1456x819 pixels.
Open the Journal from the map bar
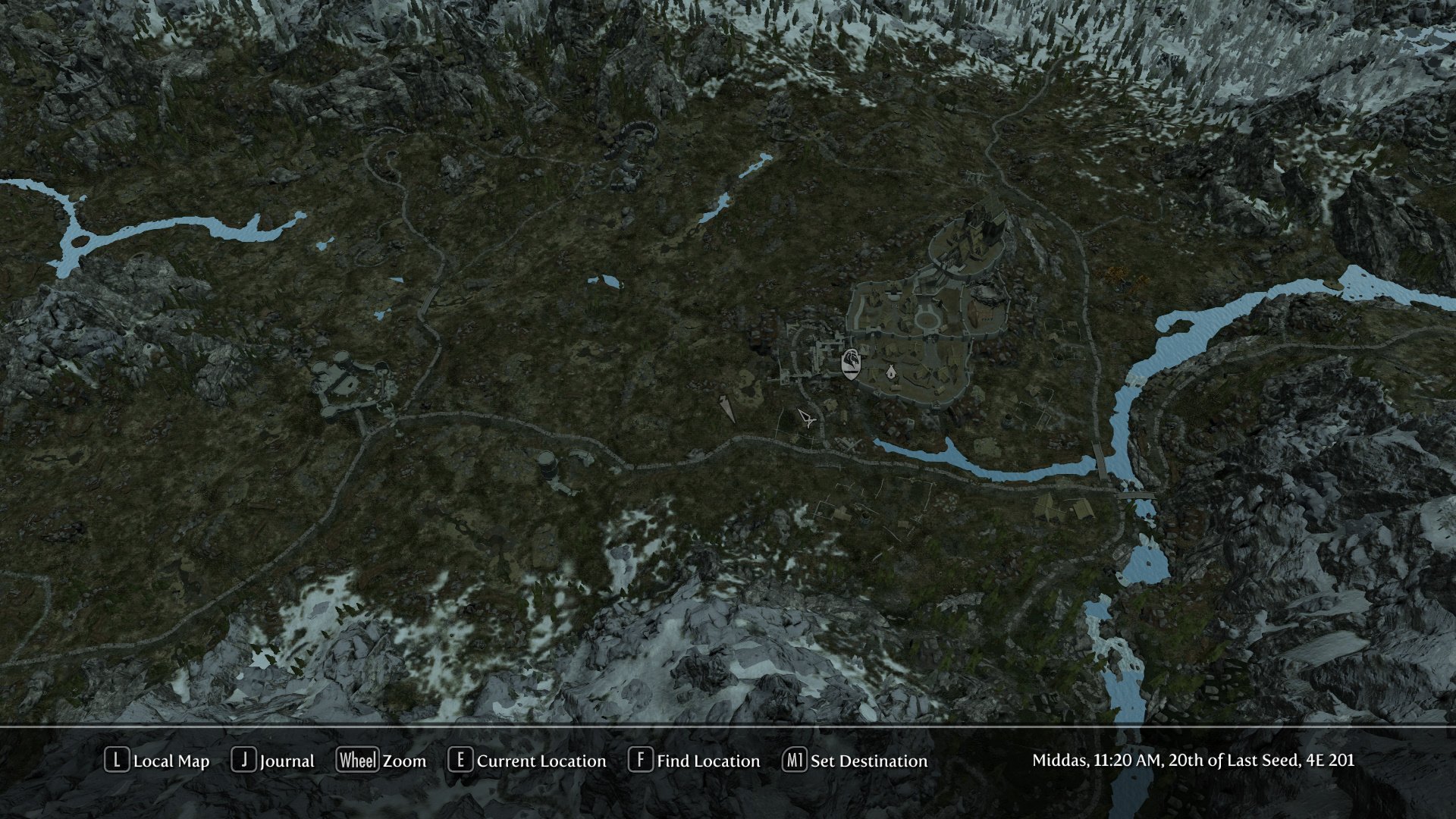click(x=273, y=761)
